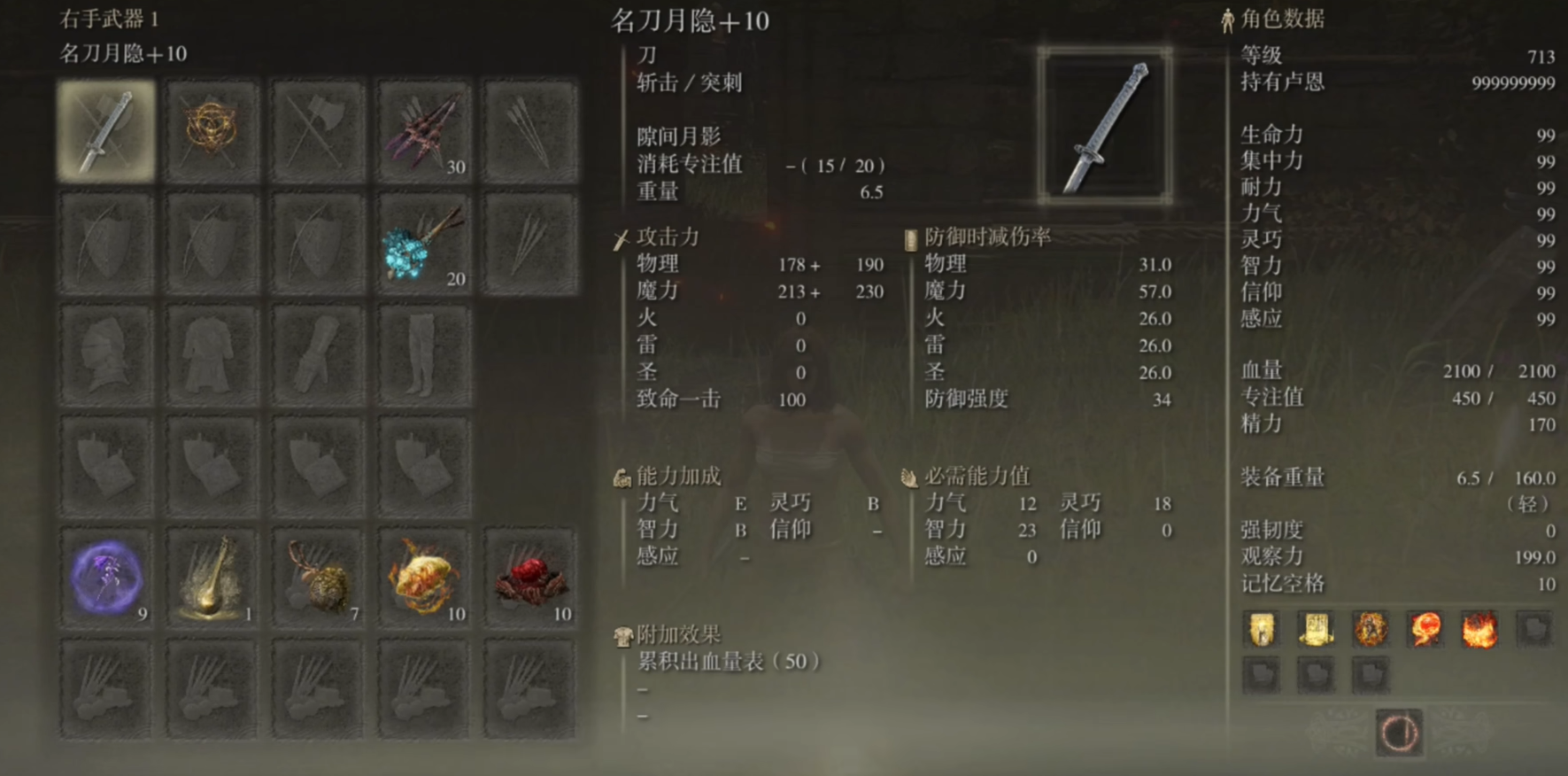Click the Golden Seed consumable with count 1
This screenshot has width=1568, height=776.
[211, 578]
